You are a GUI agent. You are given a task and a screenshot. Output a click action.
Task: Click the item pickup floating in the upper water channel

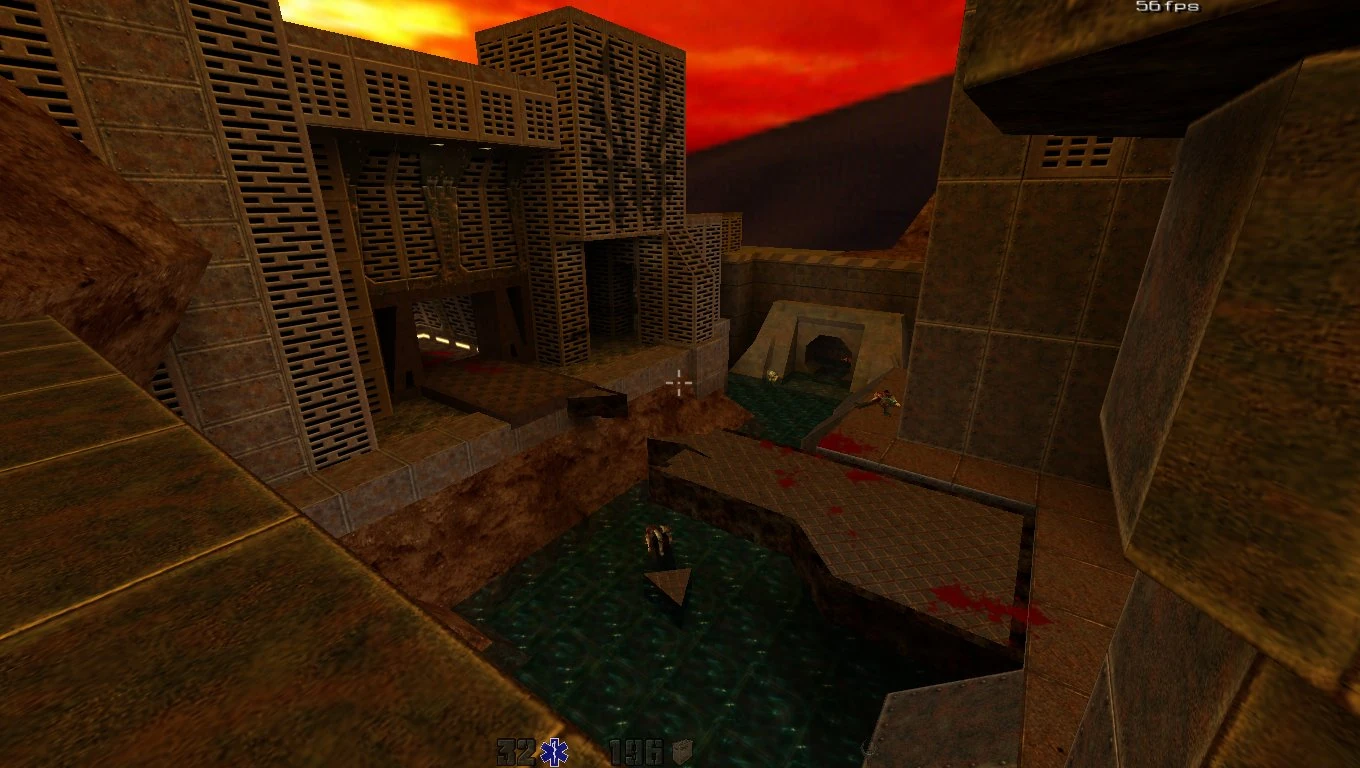pyautogui.click(x=772, y=376)
